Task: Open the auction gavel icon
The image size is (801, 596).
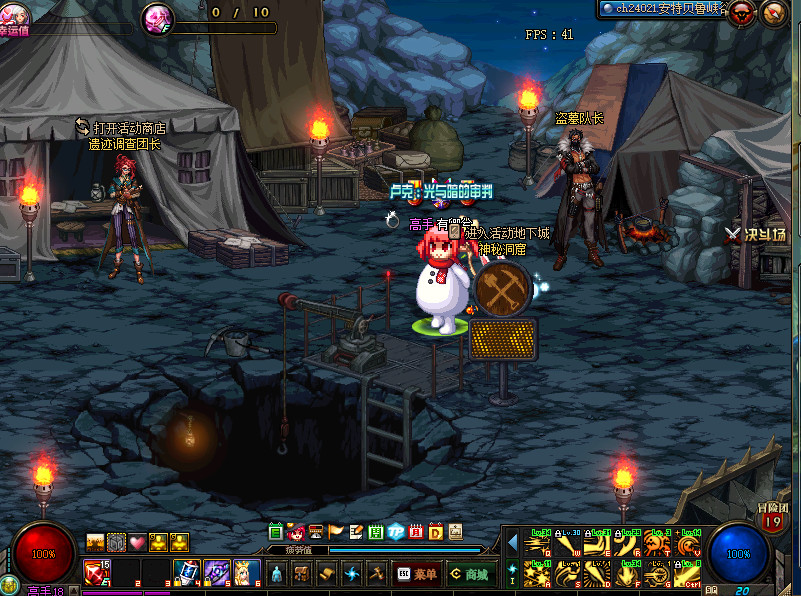Action: point(376,574)
